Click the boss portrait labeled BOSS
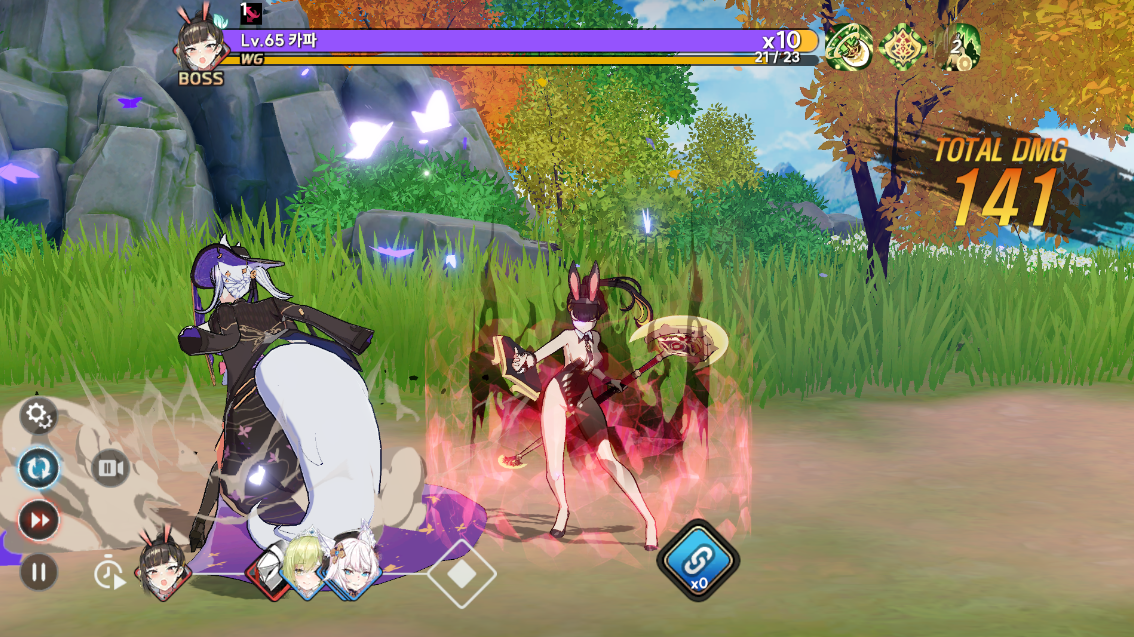The image size is (1134, 637). point(200,51)
